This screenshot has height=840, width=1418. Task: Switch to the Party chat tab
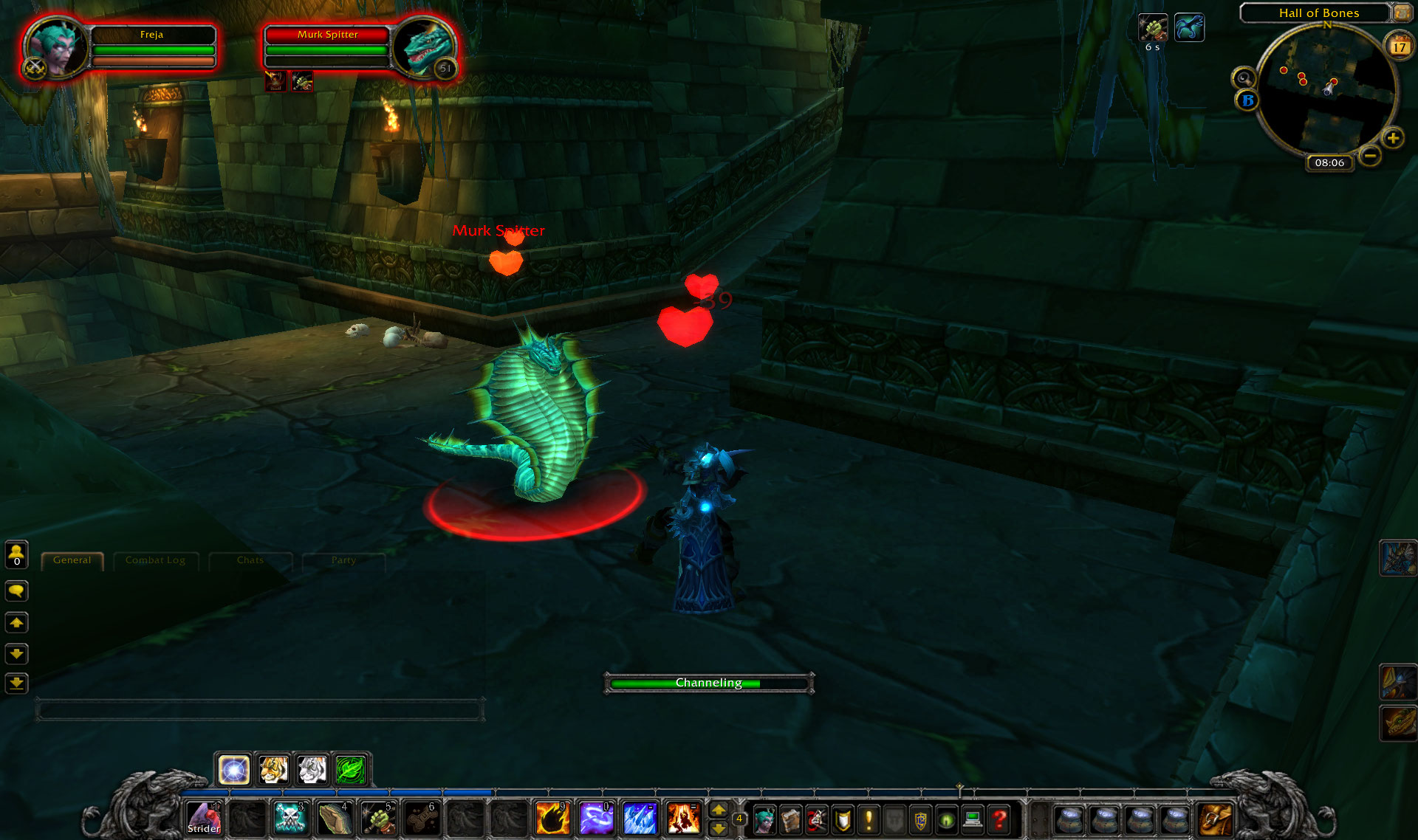click(344, 560)
